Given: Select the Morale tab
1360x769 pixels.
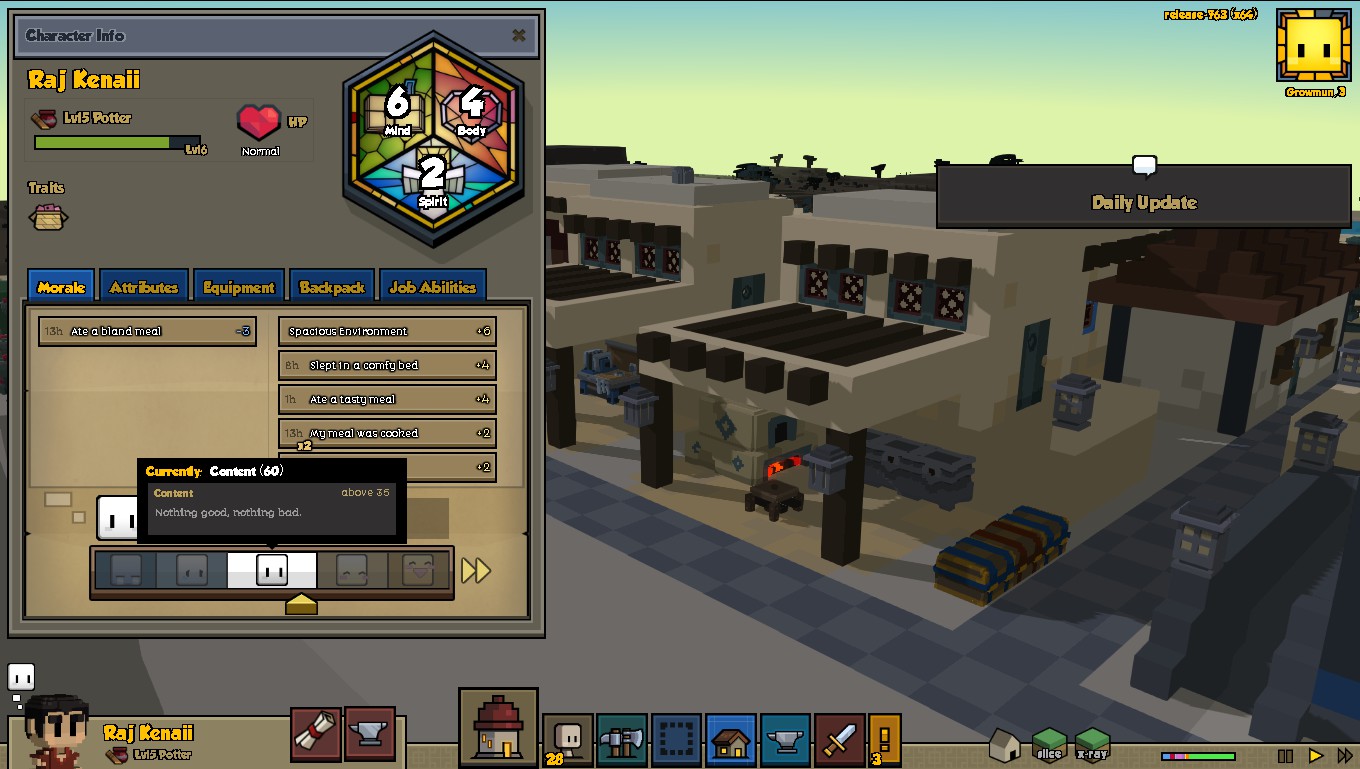Looking at the screenshot, I should (x=61, y=287).
